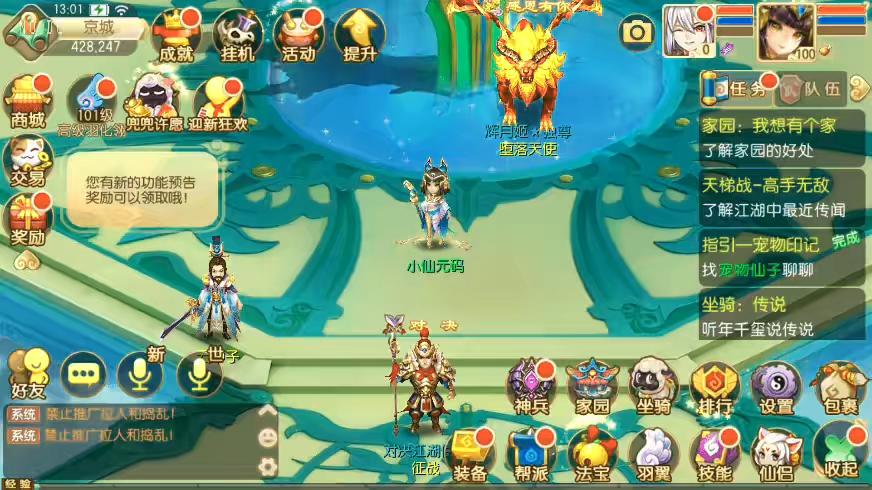Select the 天梯战 quest entry
The width and height of the screenshot is (872, 490).
[x=781, y=196]
